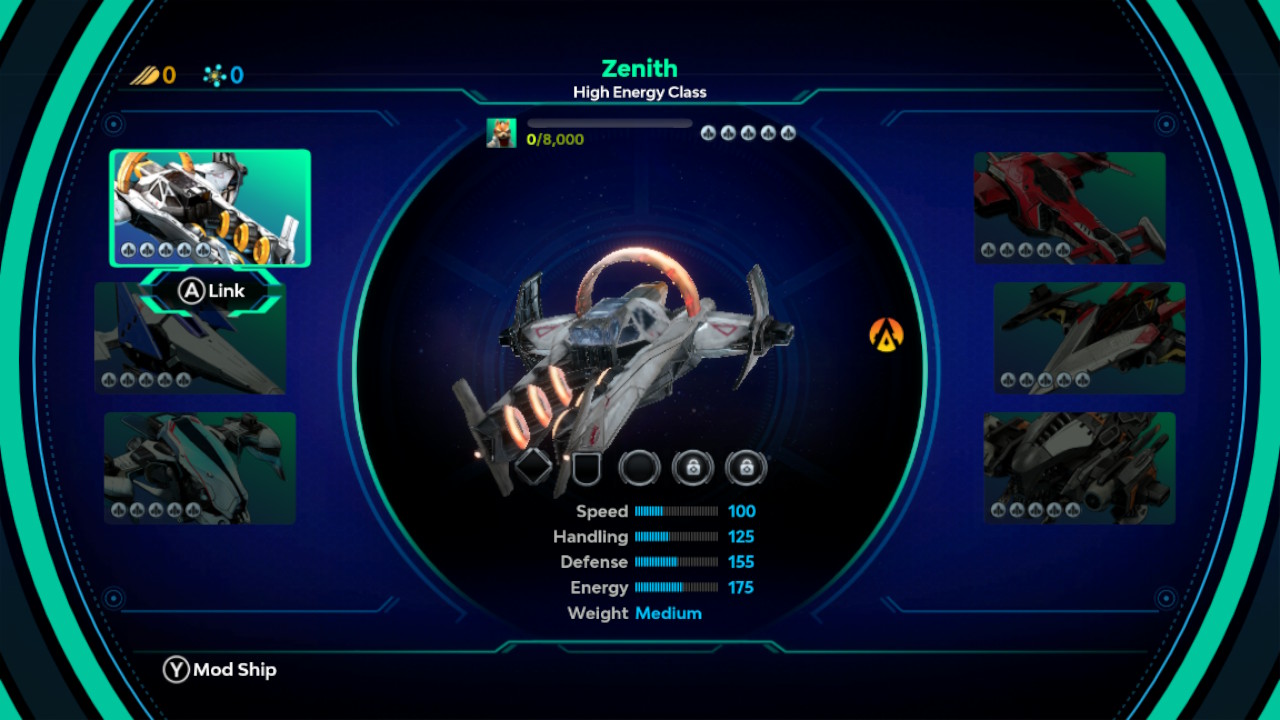Choose the black ship with red trim
This screenshot has width=1280, height=720.
(x=1089, y=337)
